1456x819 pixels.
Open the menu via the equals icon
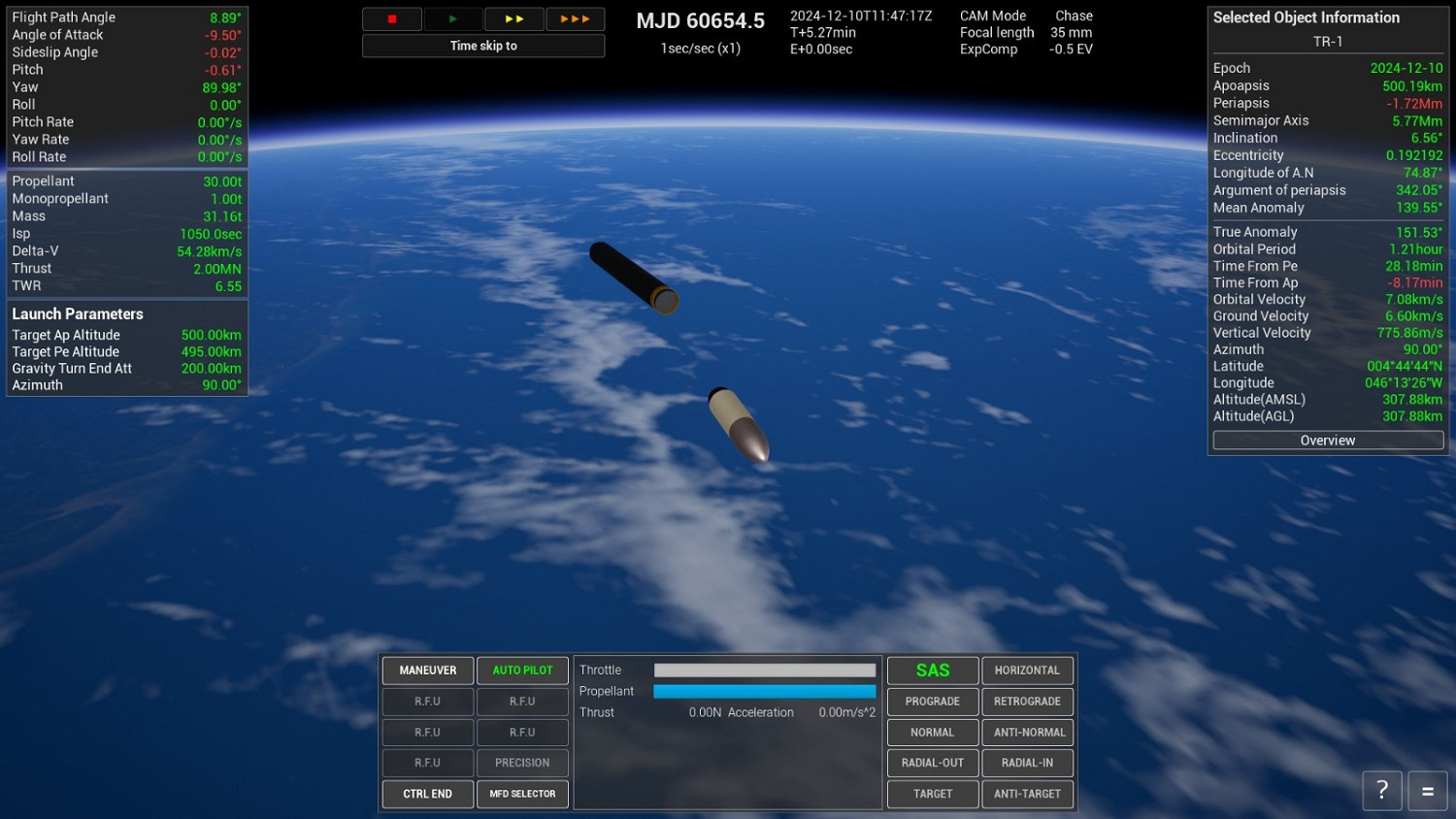click(1426, 790)
